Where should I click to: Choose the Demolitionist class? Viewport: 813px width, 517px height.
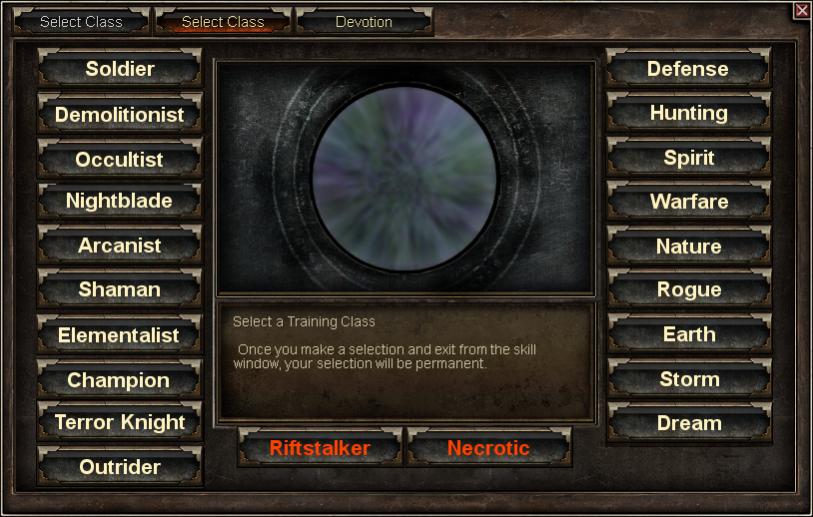point(120,115)
